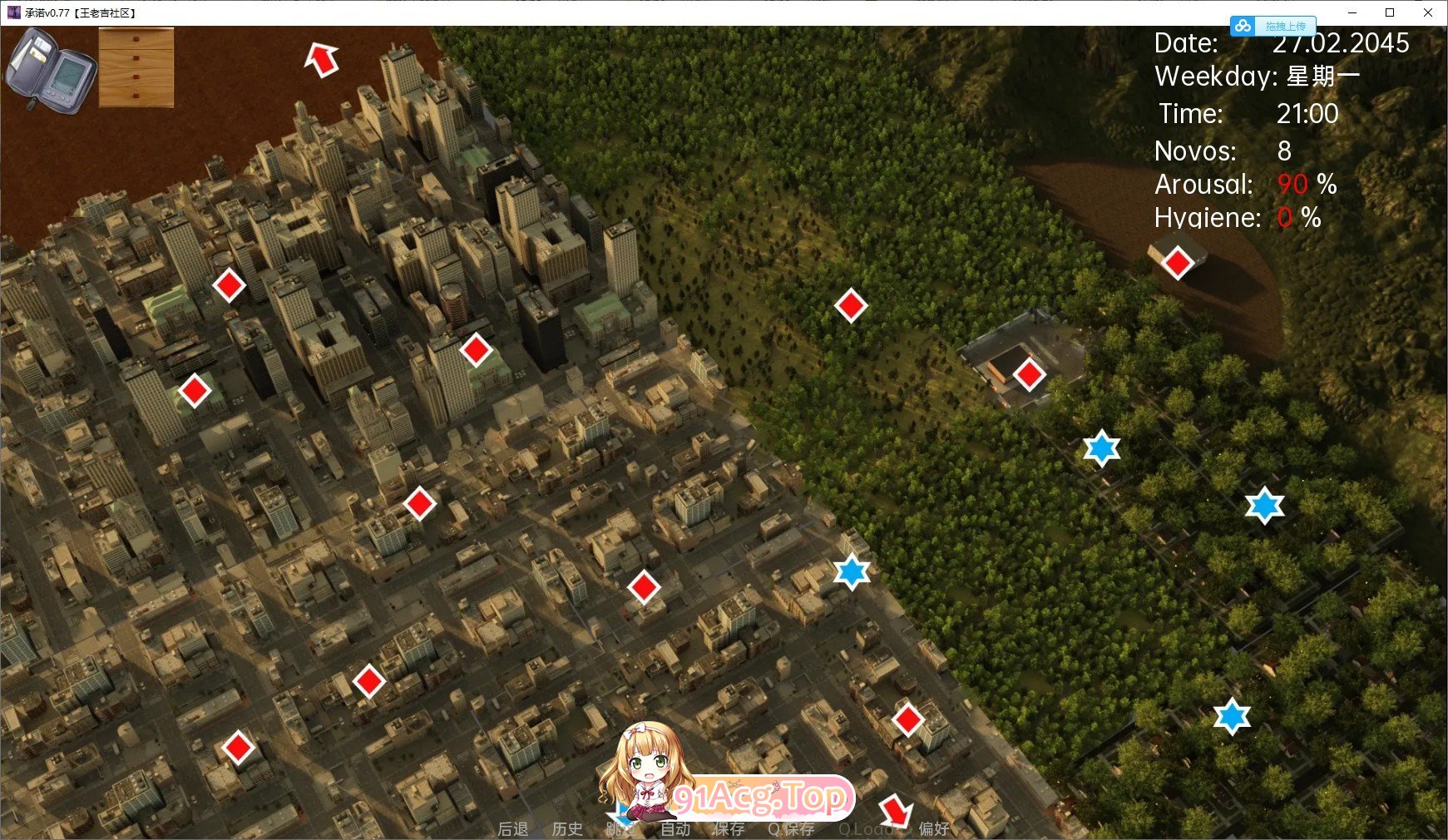Click the lone red diamond above the treeline center-right
The height and width of the screenshot is (840, 1448).
click(x=851, y=306)
